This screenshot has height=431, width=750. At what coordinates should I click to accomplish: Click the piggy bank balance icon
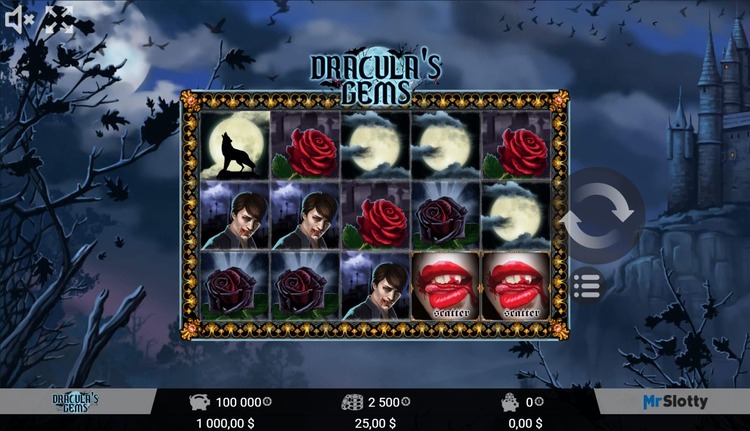(199, 402)
